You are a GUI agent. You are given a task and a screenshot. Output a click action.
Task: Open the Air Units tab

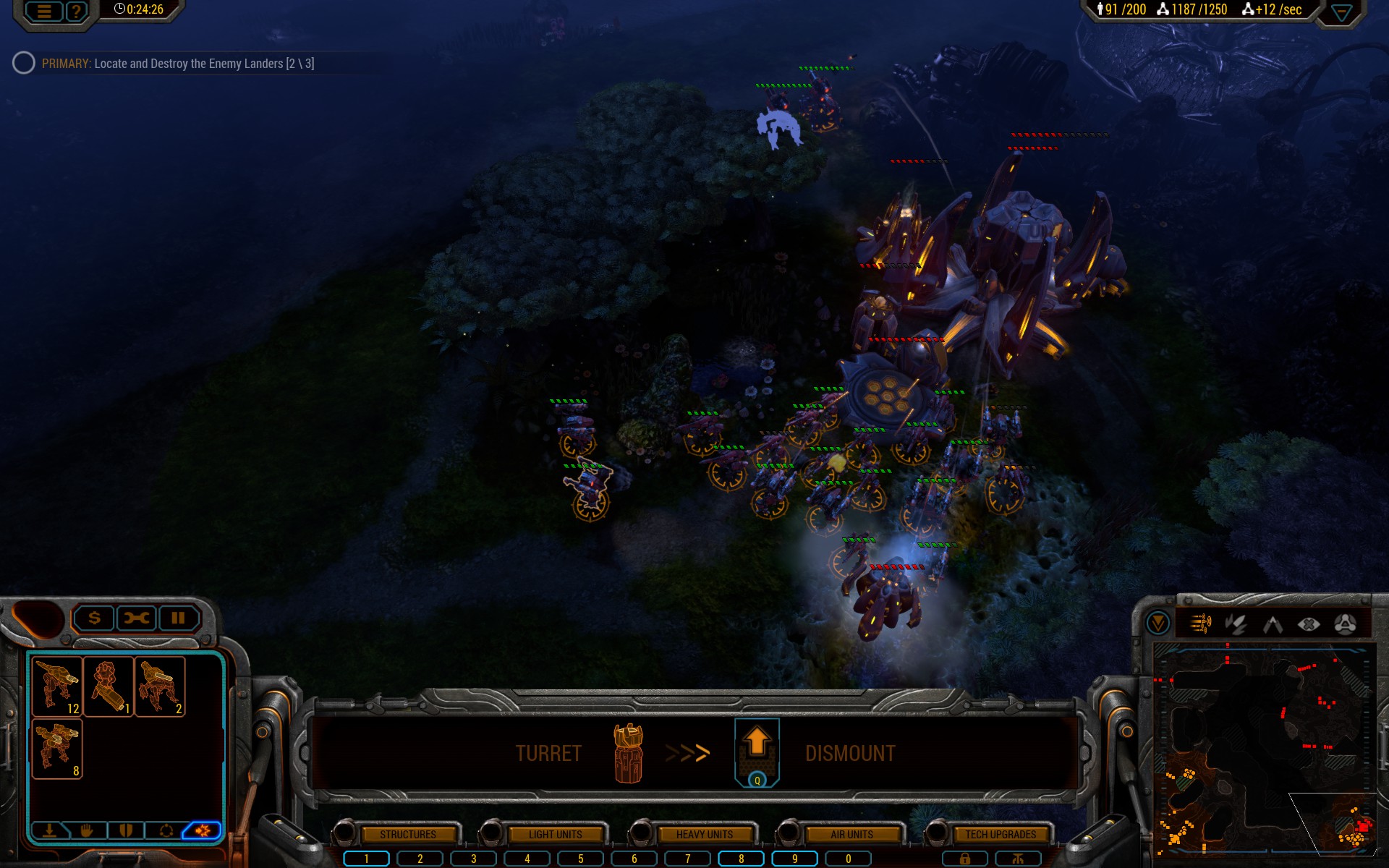pos(851,834)
